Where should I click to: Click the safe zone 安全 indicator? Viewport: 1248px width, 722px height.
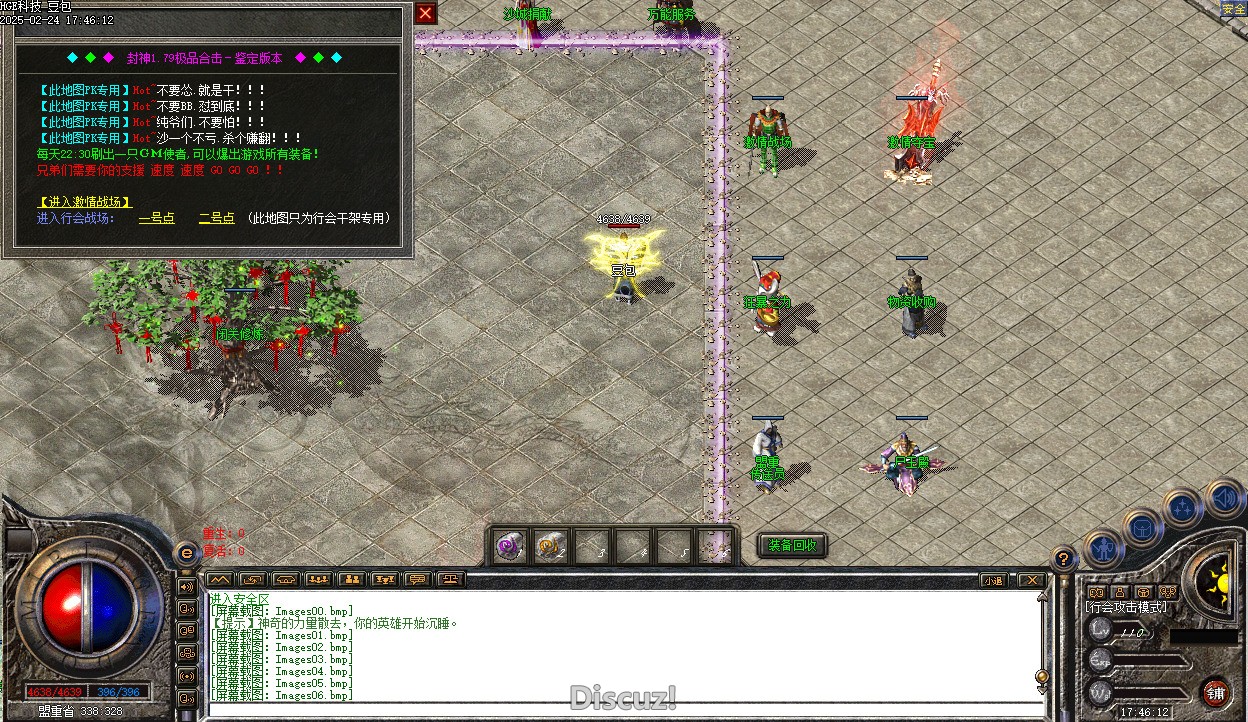(1234, 9)
